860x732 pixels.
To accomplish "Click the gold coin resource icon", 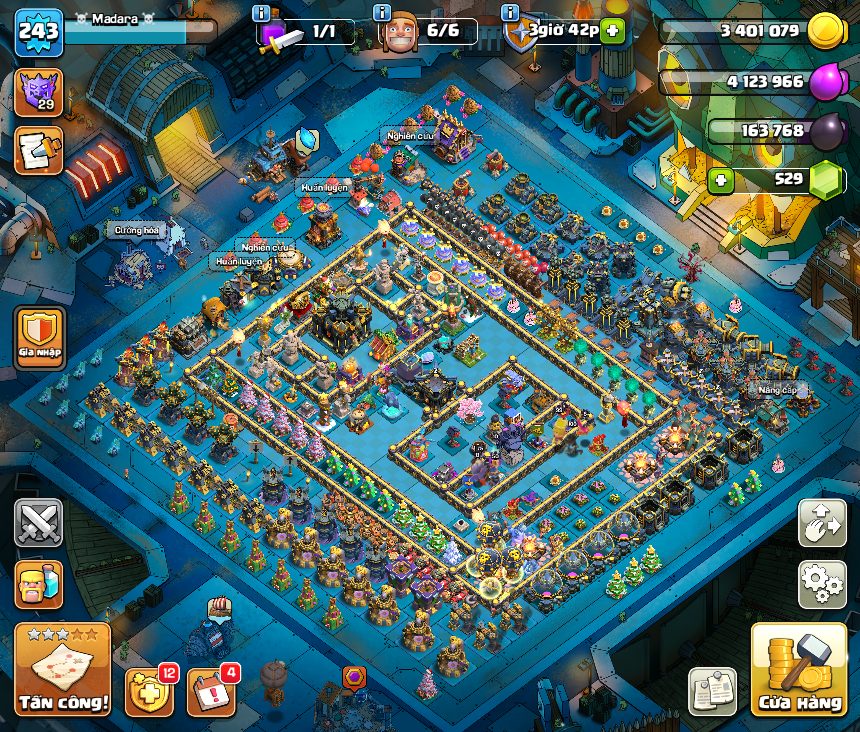I will (x=827, y=31).
